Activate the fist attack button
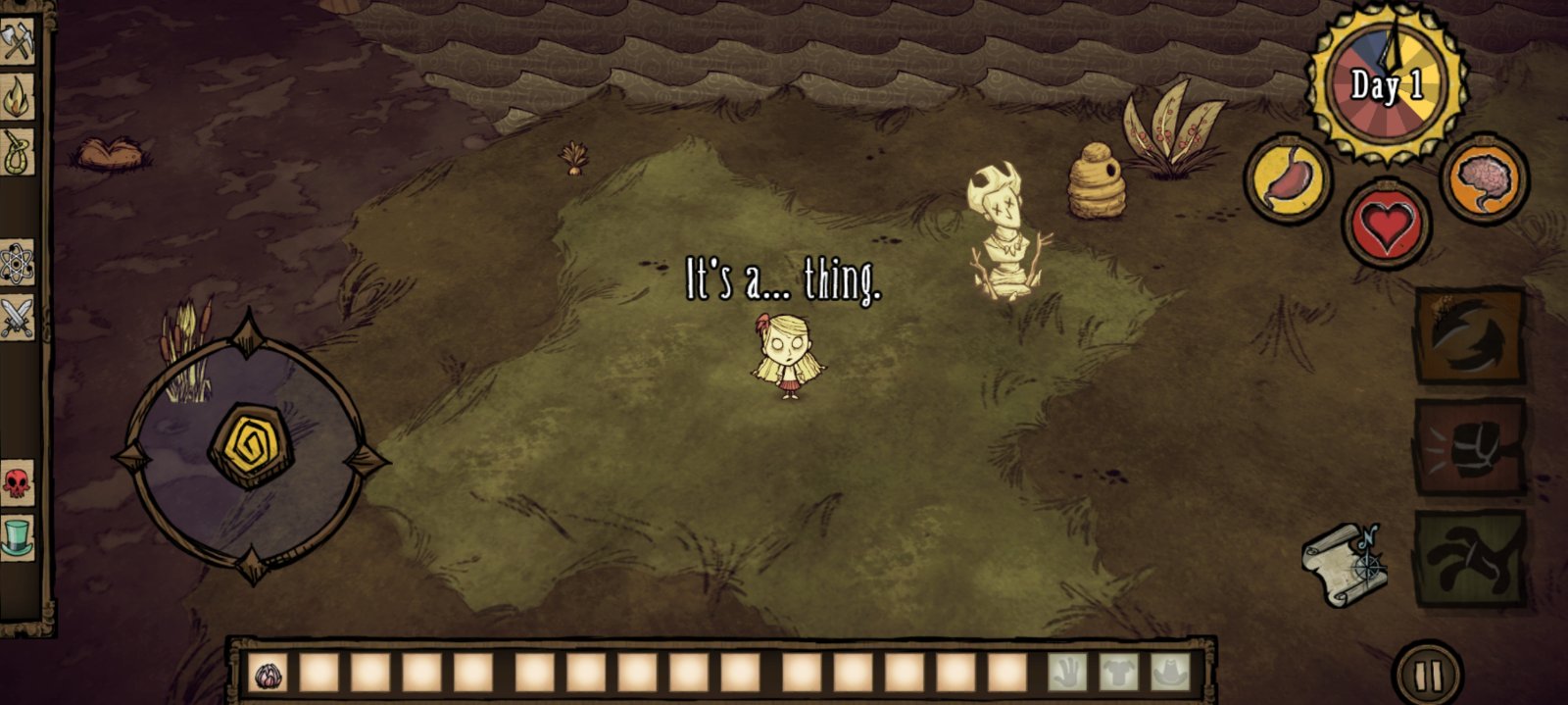This screenshot has height=705, width=1568. pos(1469,447)
